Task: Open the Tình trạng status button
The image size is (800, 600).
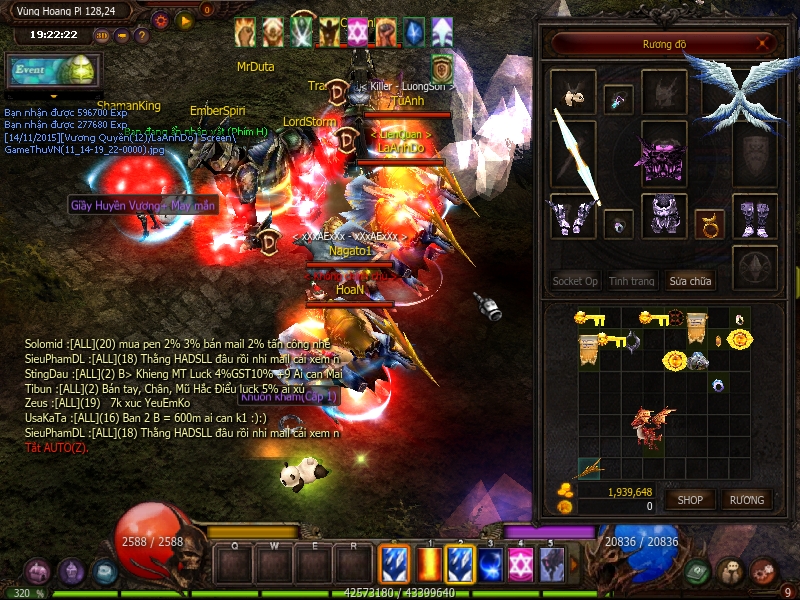Action: 632,281
